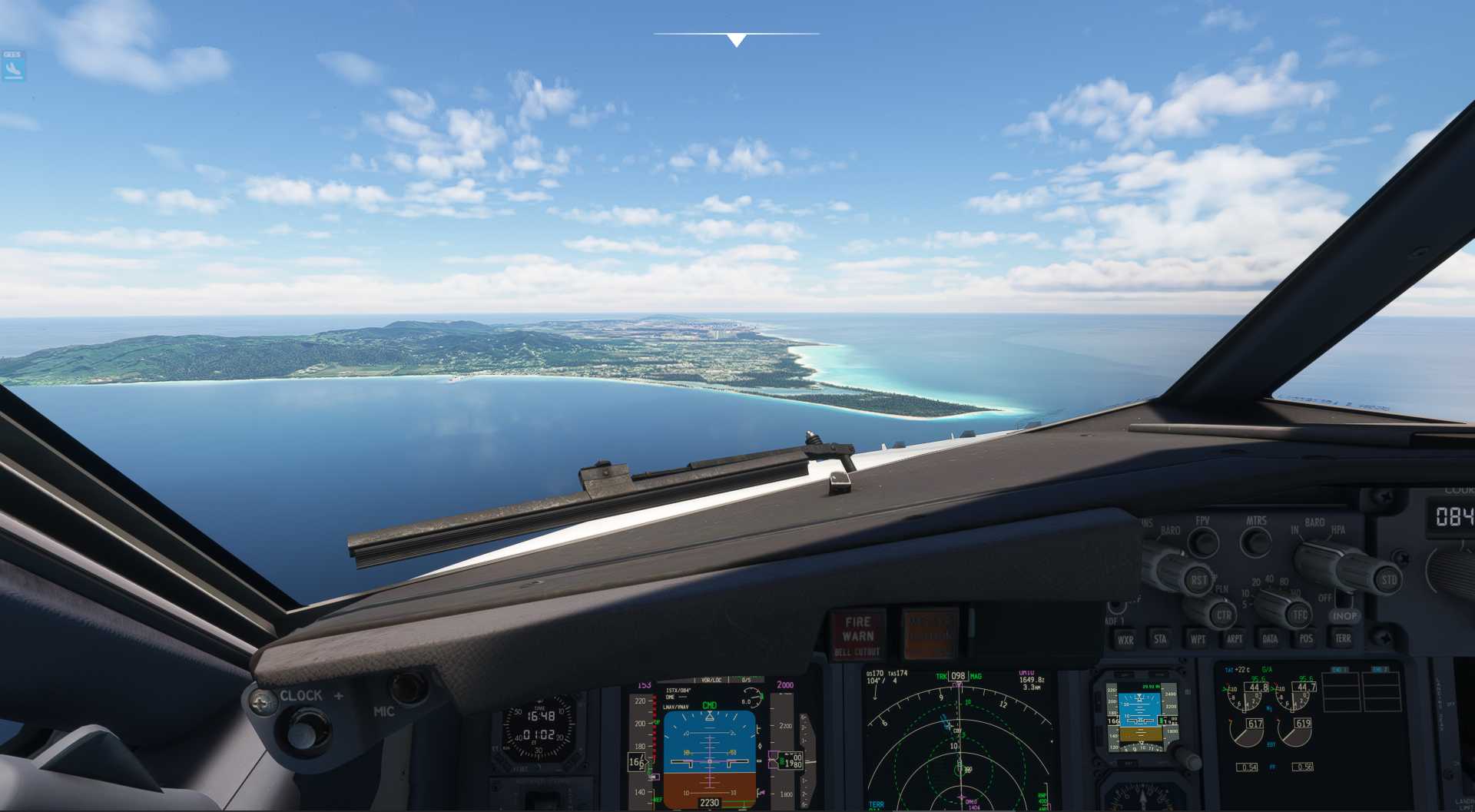The image size is (1475, 812).
Task: Silence the FIRE WARN bell cutout light
Action: (857, 635)
